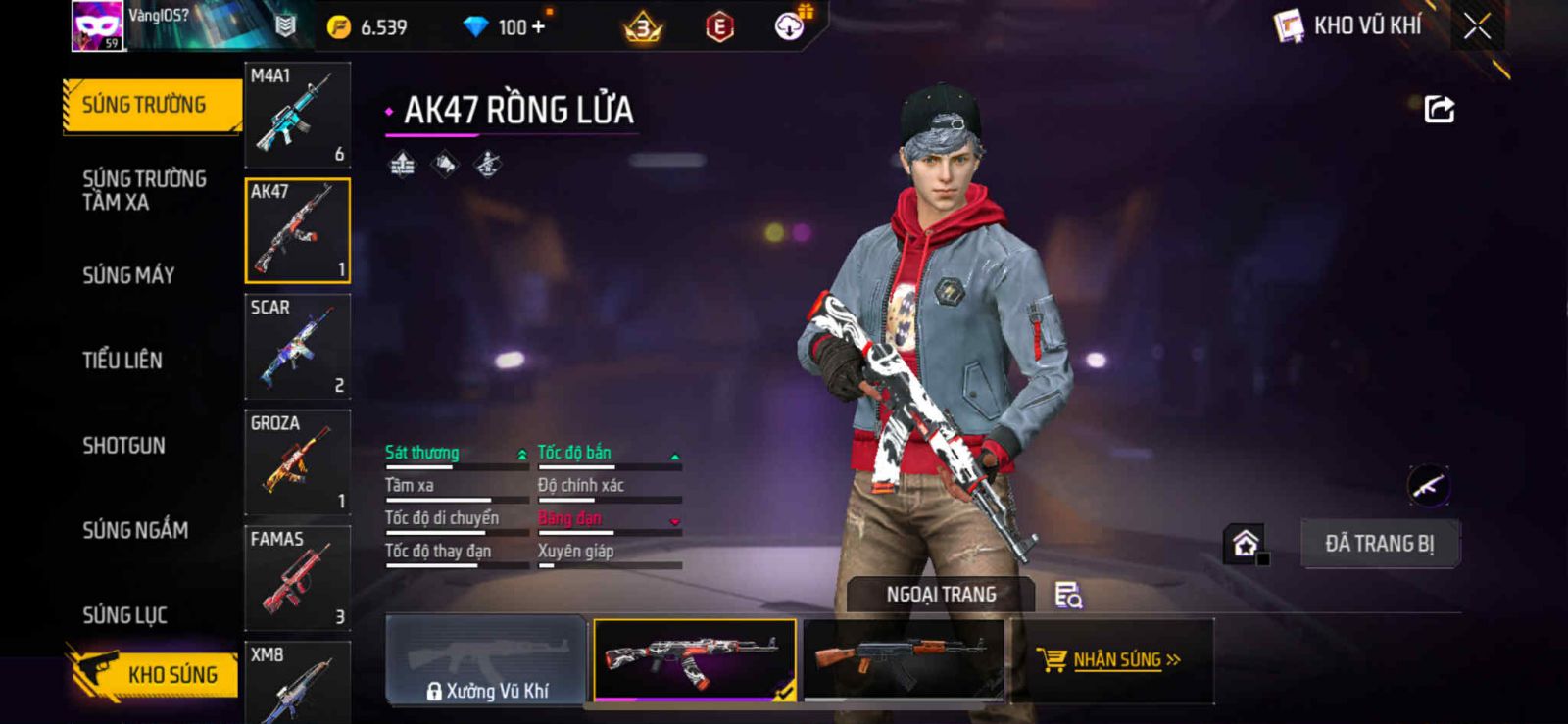Close the weapon armory screen
This screenshot has height=724, width=1568.
(x=1477, y=26)
